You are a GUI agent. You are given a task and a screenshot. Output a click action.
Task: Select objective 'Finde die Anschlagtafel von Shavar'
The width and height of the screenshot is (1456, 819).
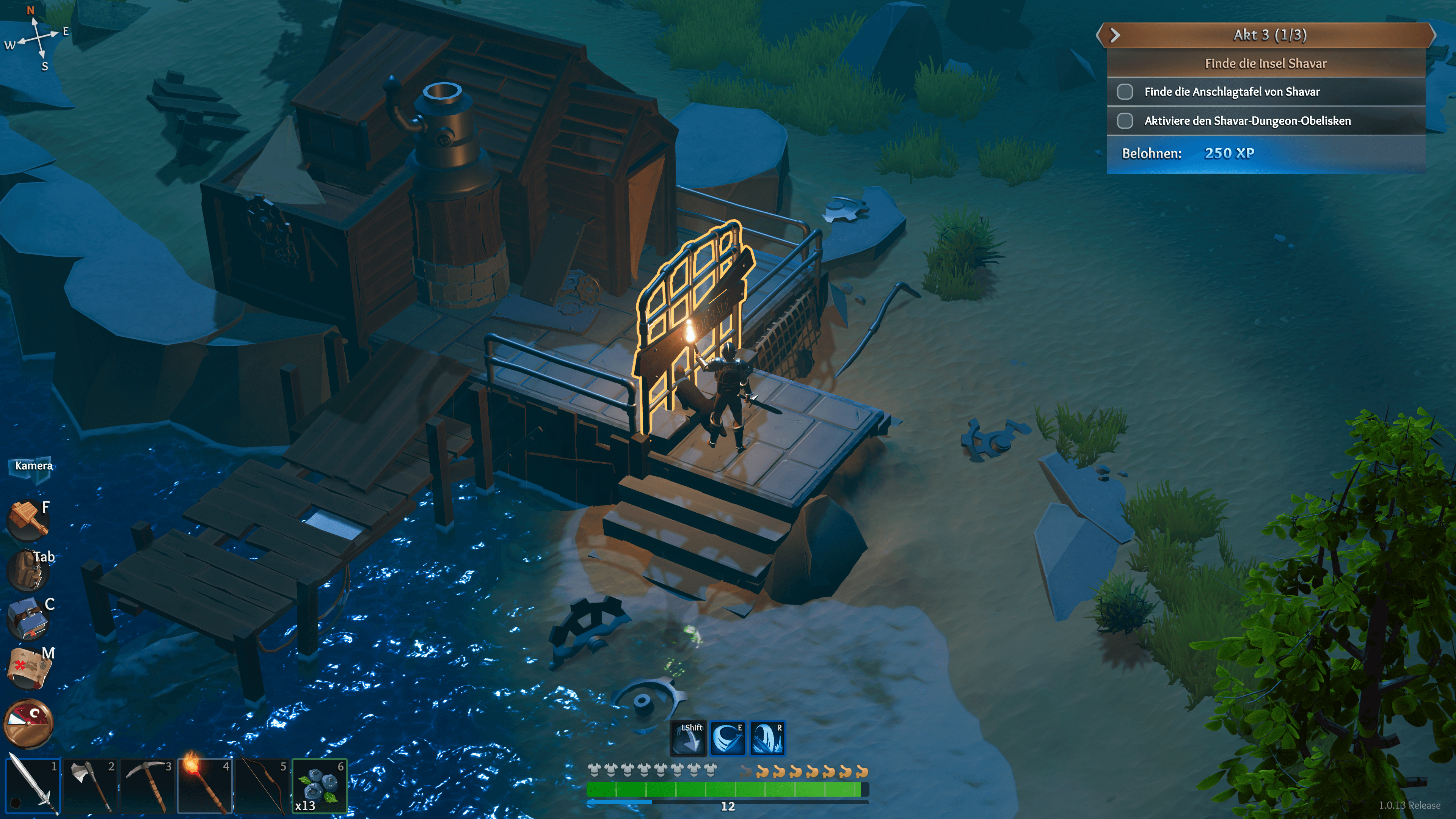(1232, 91)
